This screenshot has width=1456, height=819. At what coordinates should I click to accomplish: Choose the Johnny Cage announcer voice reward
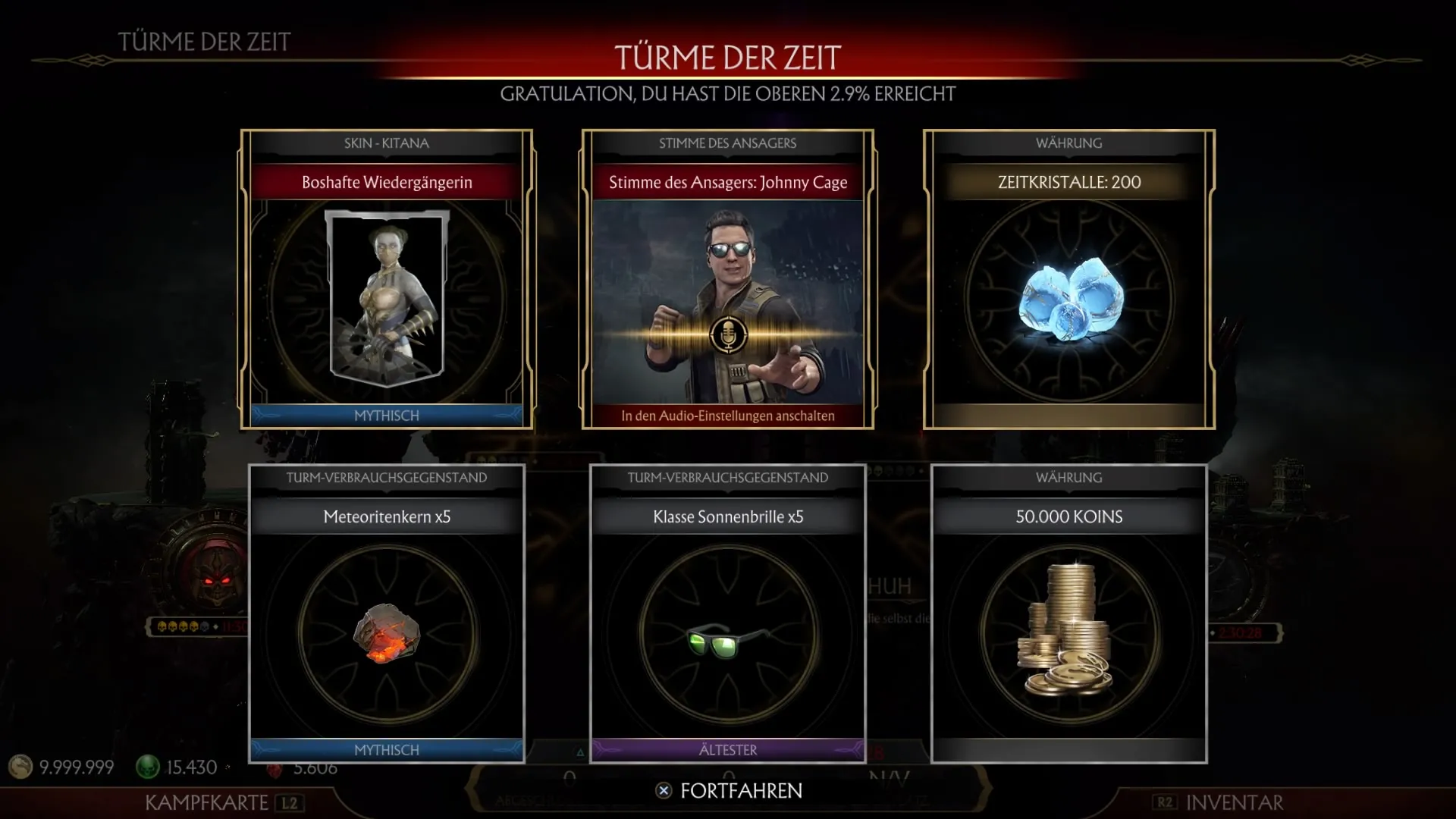click(727, 279)
